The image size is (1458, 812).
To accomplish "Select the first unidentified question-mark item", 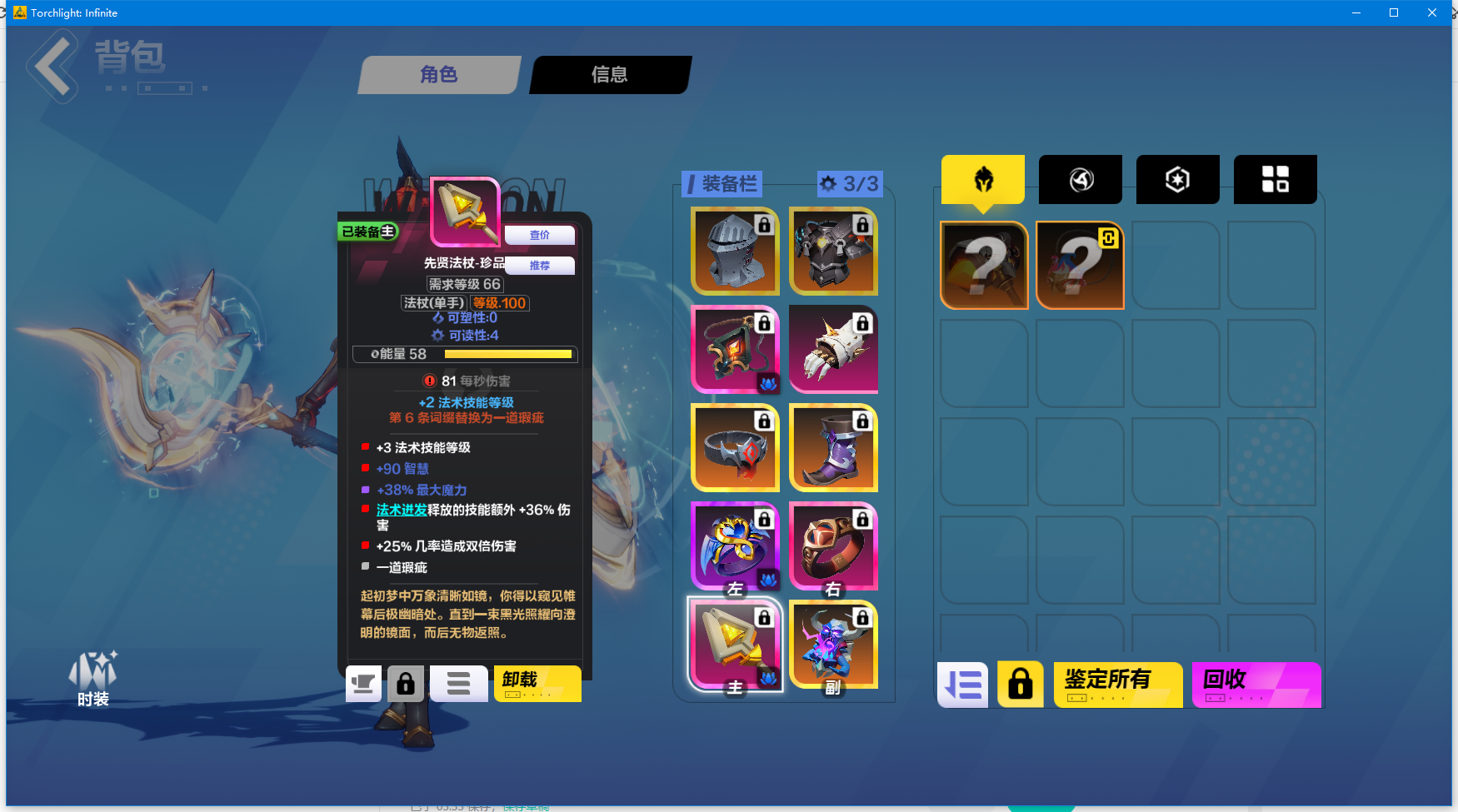I will click(x=983, y=265).
